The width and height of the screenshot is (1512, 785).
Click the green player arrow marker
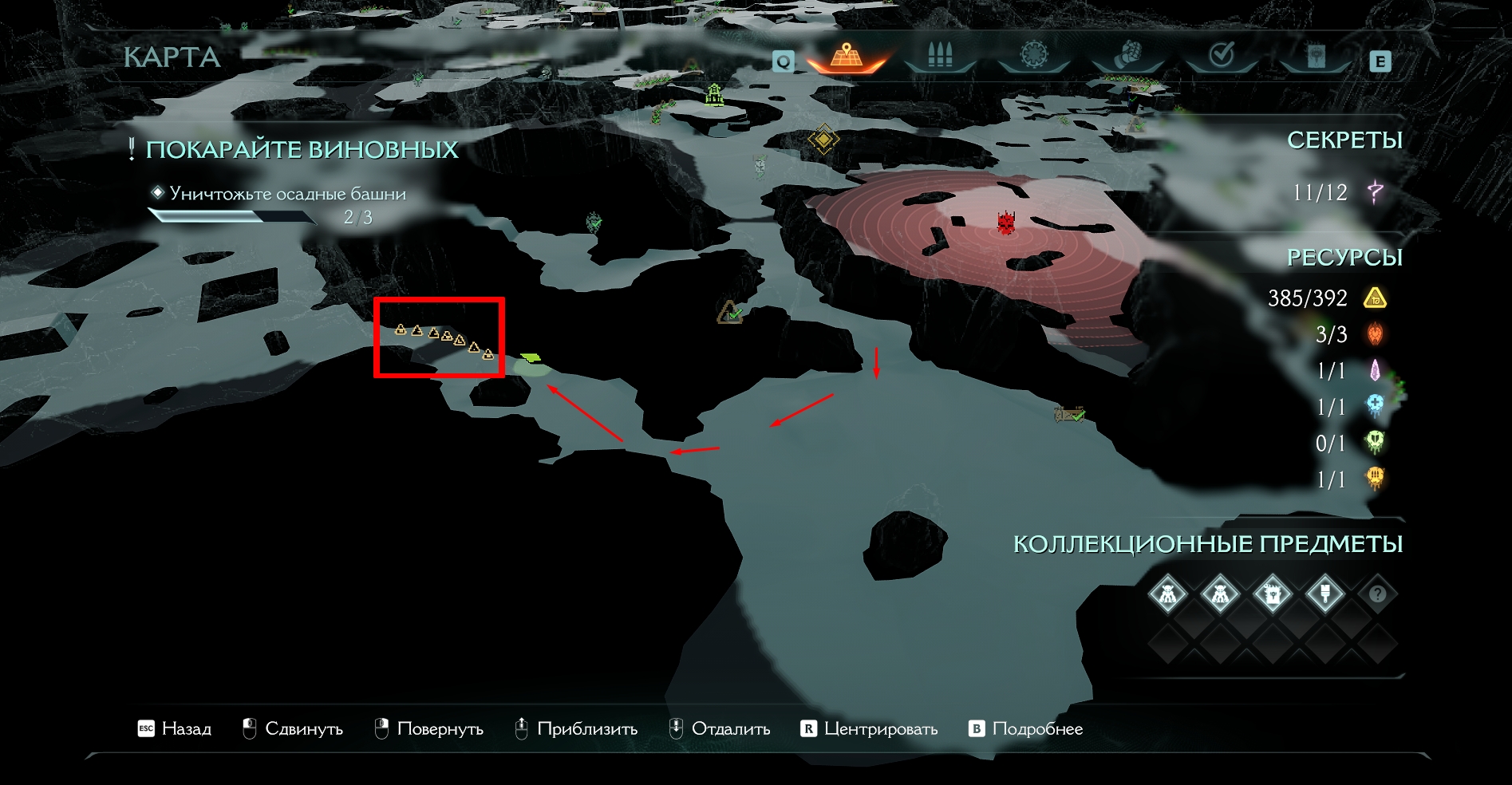click(x=530, y=357)
